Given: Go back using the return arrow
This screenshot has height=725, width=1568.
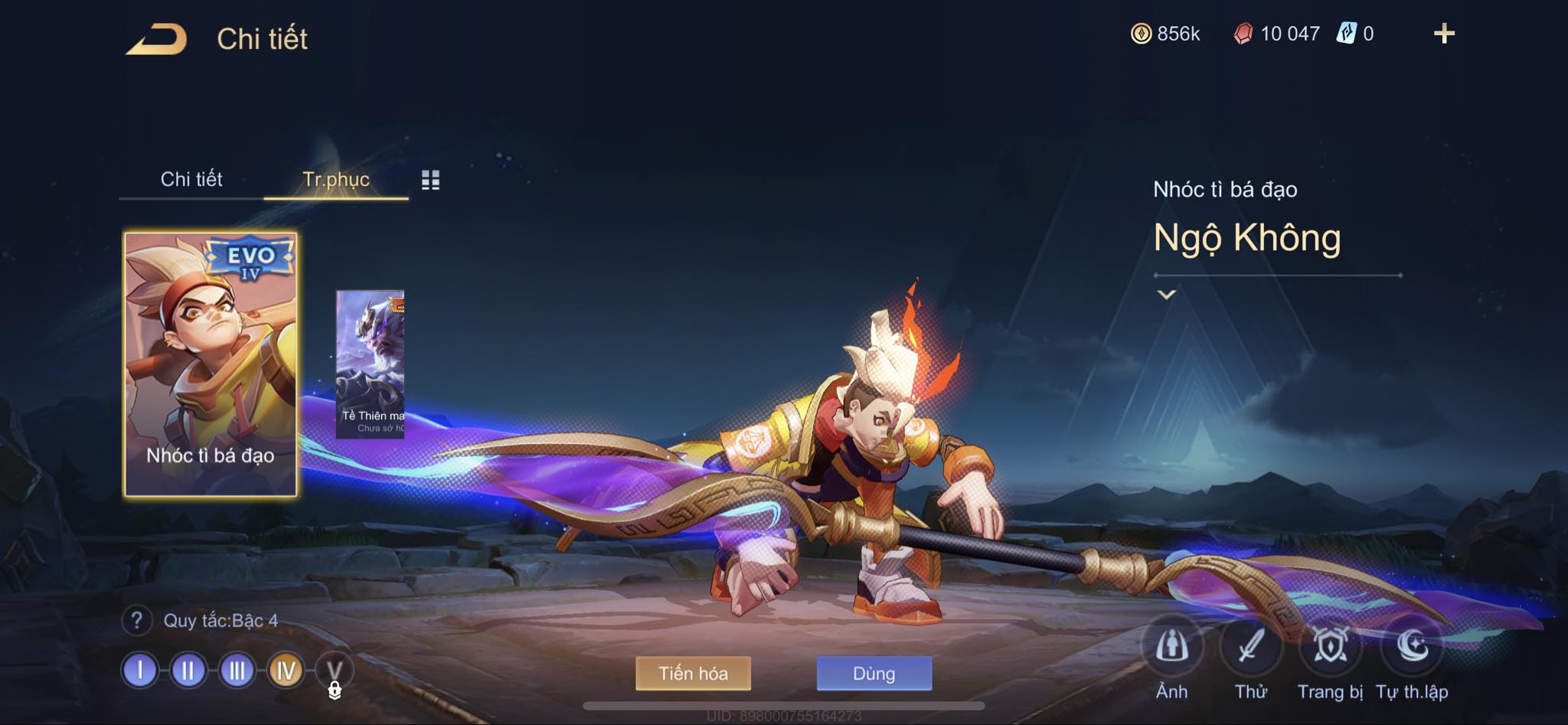Looking at the screenshot, I should coord(157,39).
